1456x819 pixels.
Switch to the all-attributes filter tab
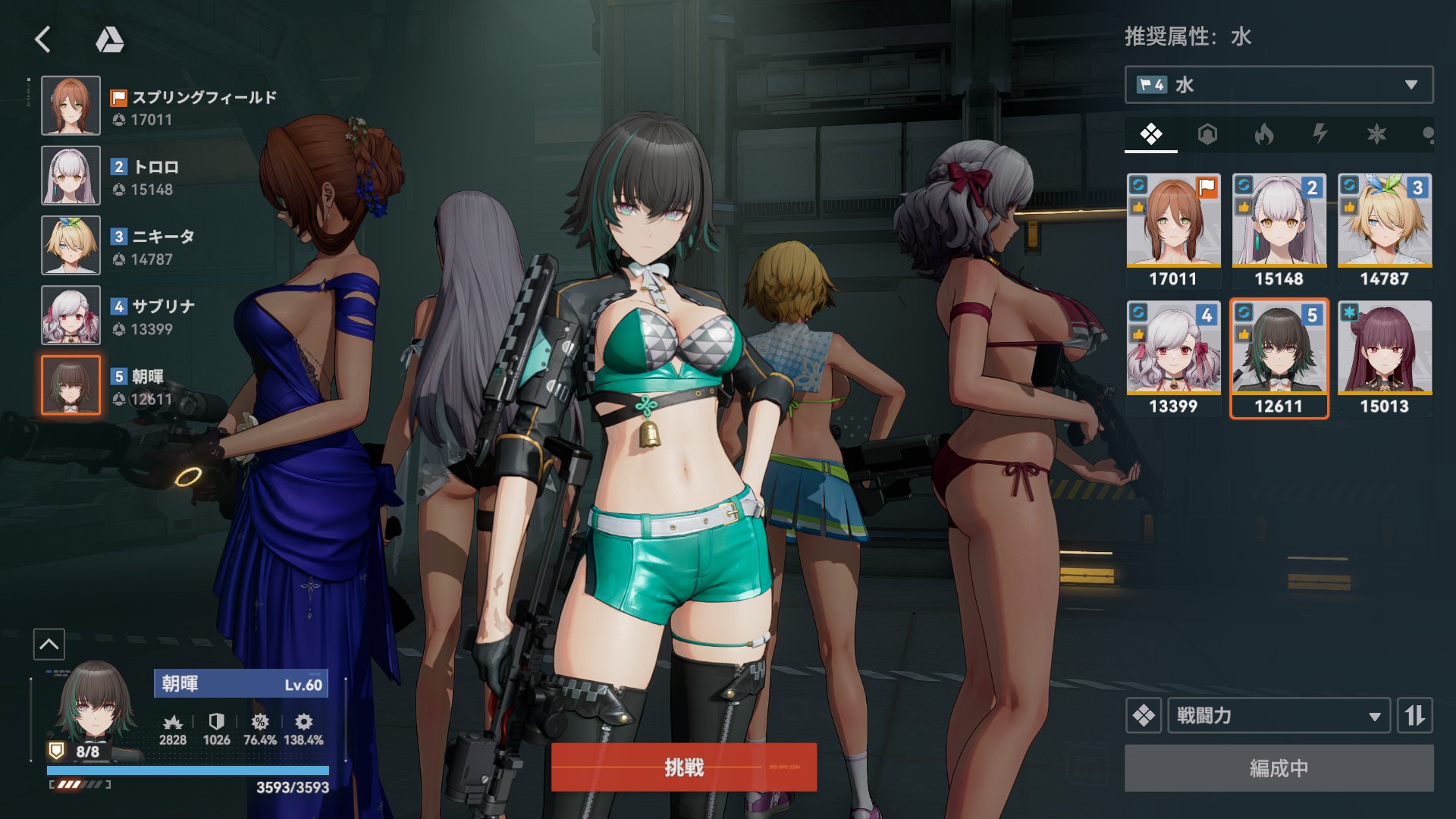pyautogui.click(x=1151, y=135)
